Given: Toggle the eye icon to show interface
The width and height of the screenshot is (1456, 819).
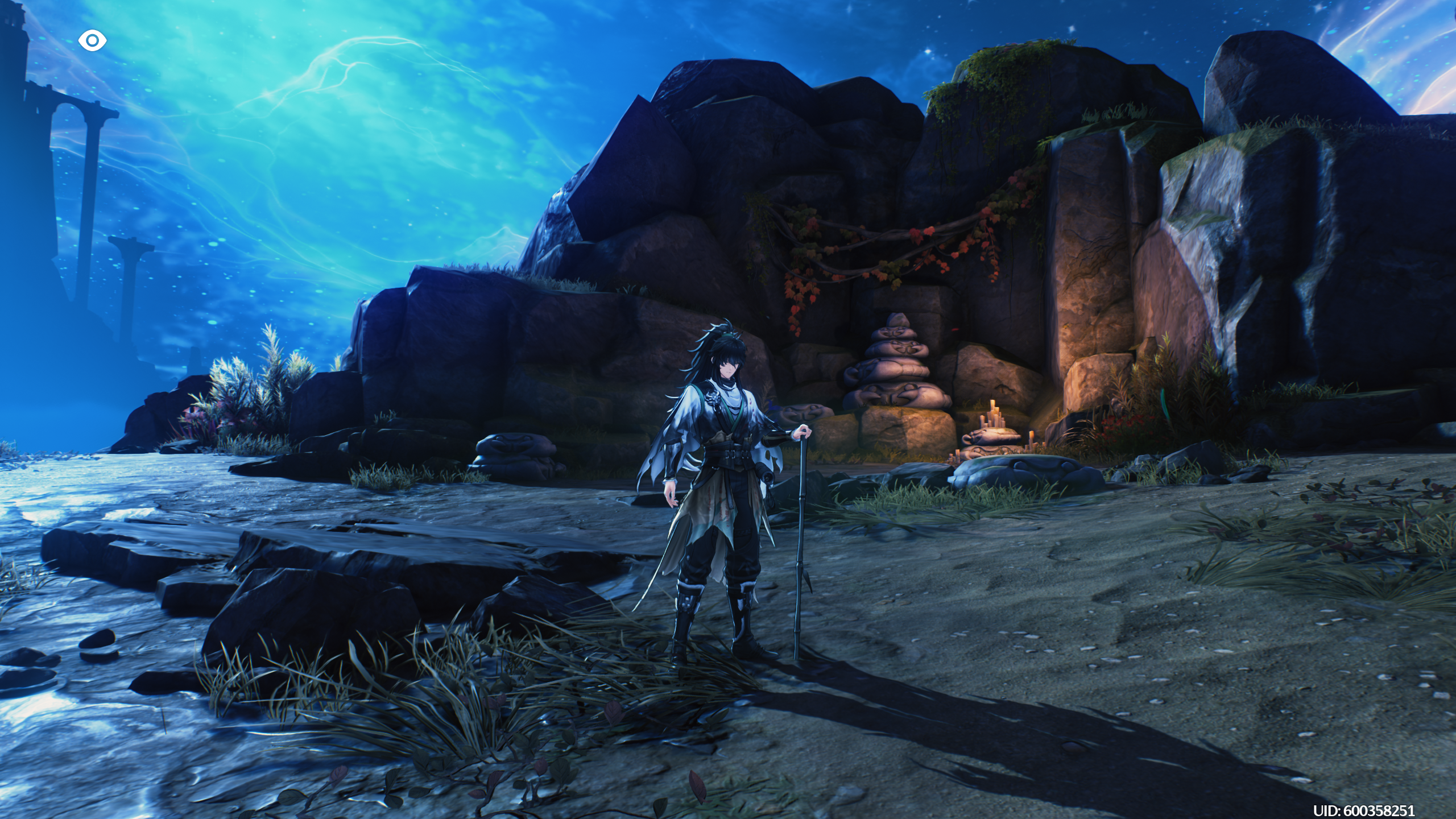Looking at the screenshot, I should tap(92, 41).
